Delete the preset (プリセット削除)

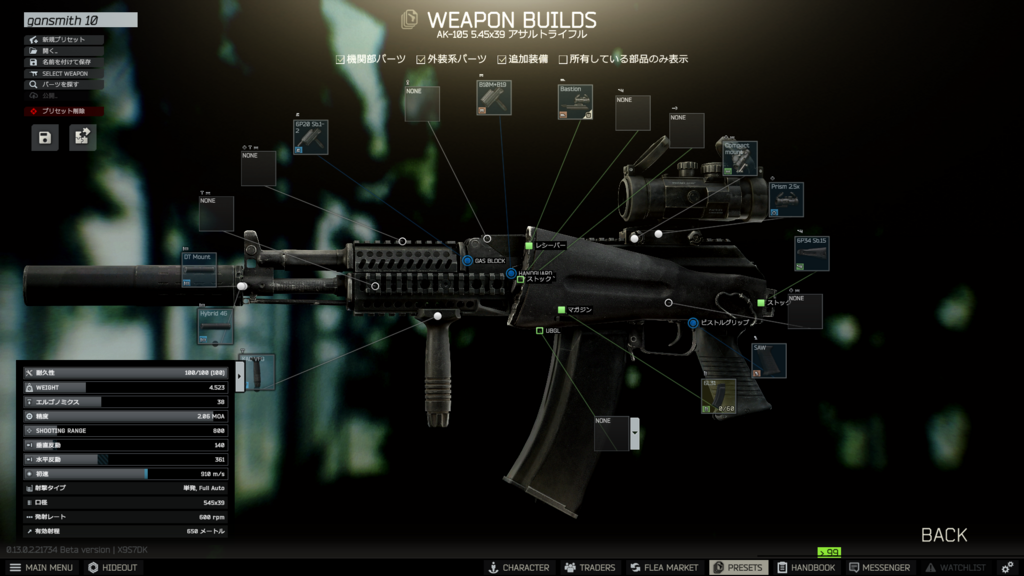(63, 111)
